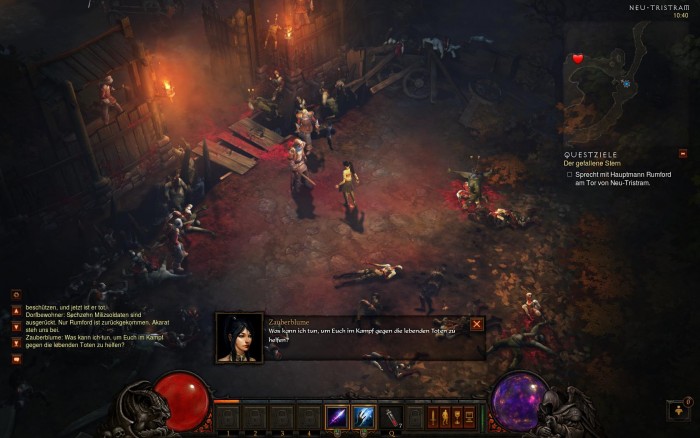Use the blue lightning skill

[364, 417]
